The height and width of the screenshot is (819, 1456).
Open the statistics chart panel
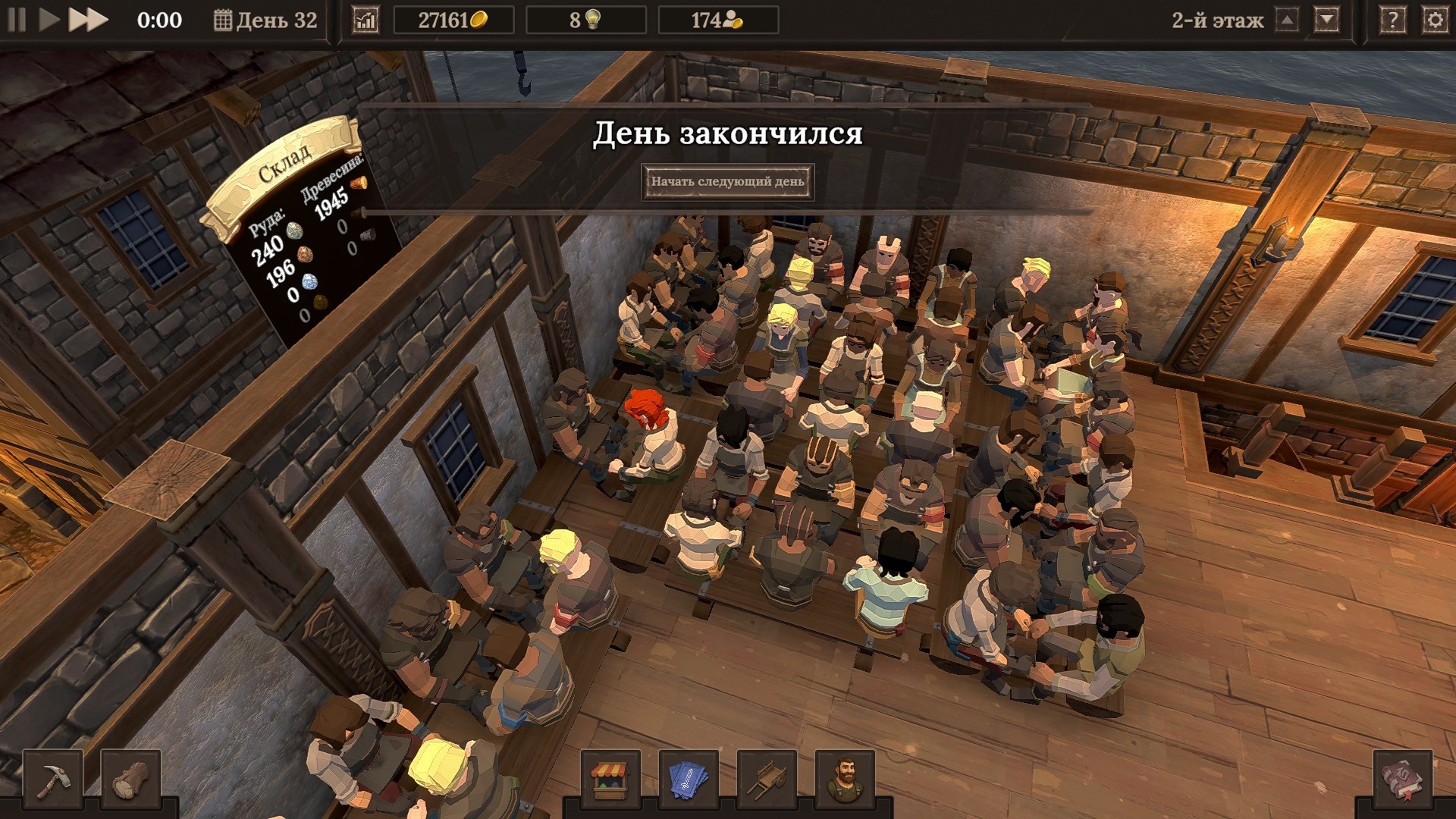tap(366, 20)
